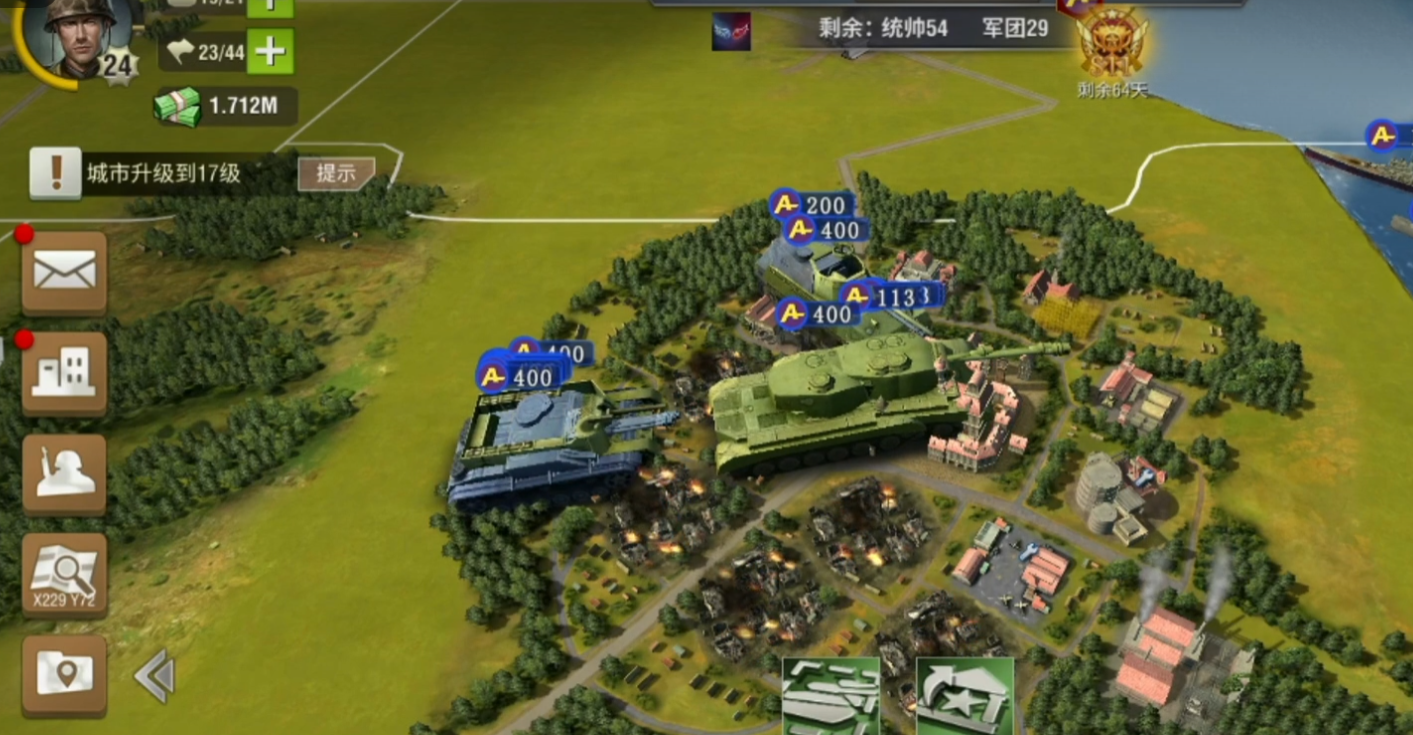Open the mail envelope inbox

click(x=65, y=271)
